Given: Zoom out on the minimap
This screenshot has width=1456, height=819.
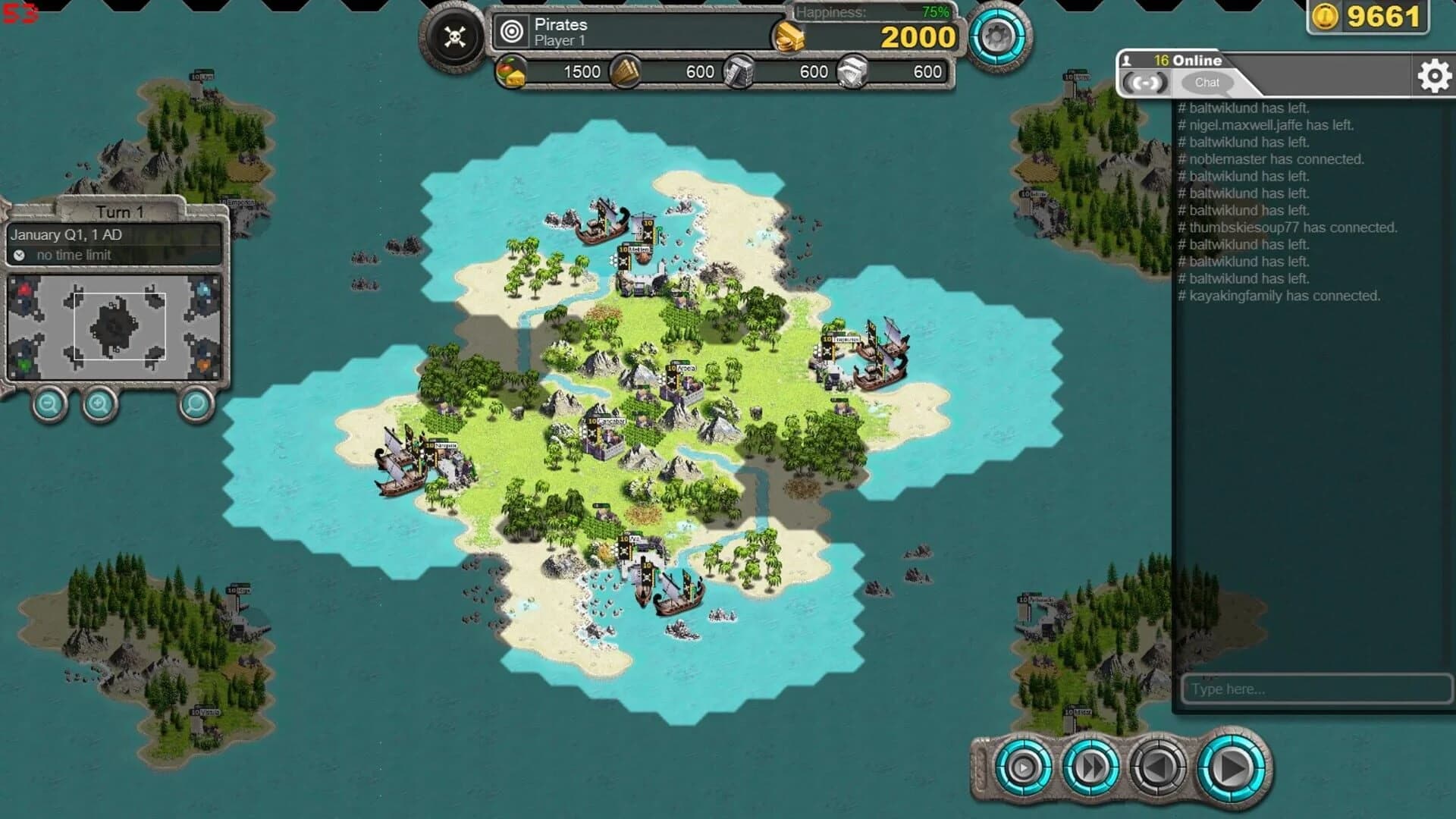Looking at the screenshot, I should click(x=49, y=403).
